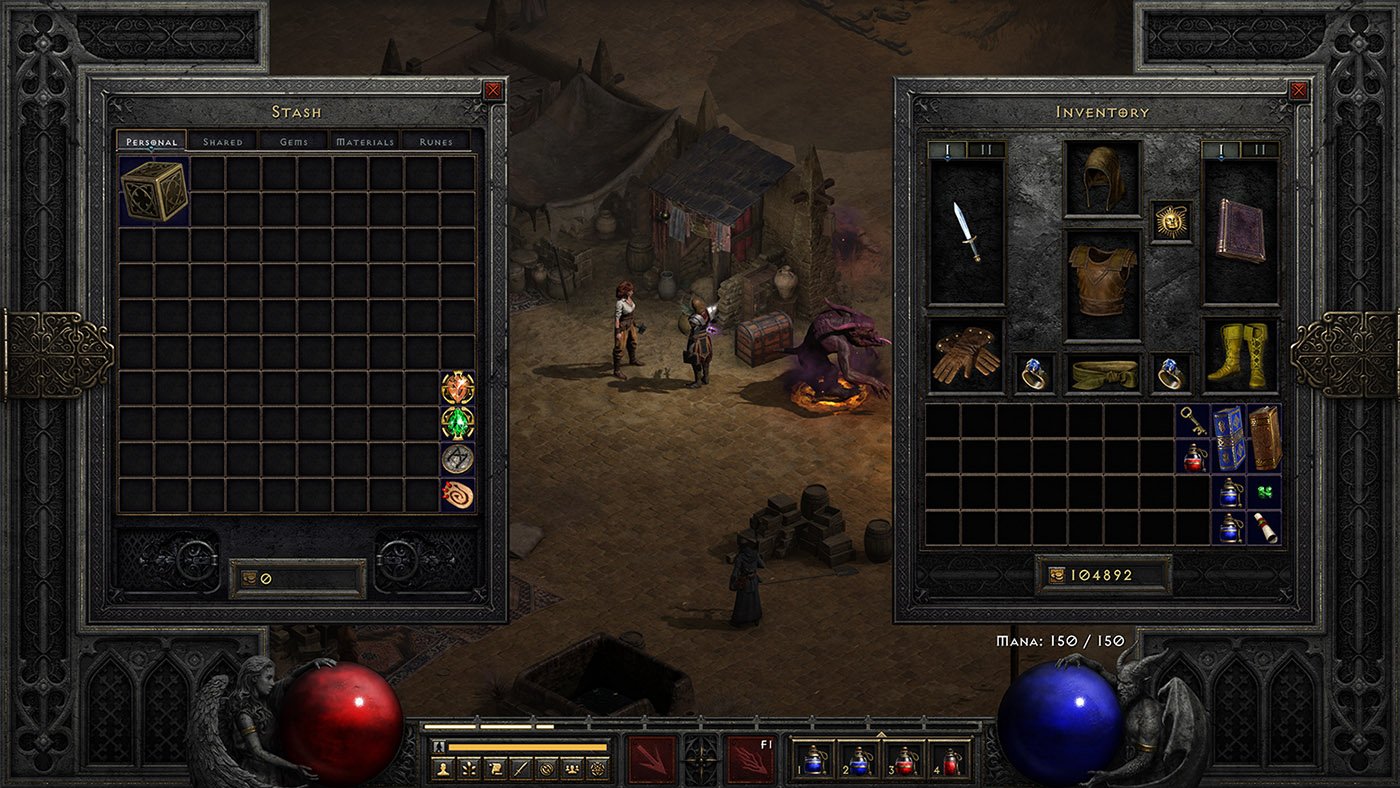Select the green clover charm in inventory
This screenshot has height=788, width=1400.
tap(1264, 492)
